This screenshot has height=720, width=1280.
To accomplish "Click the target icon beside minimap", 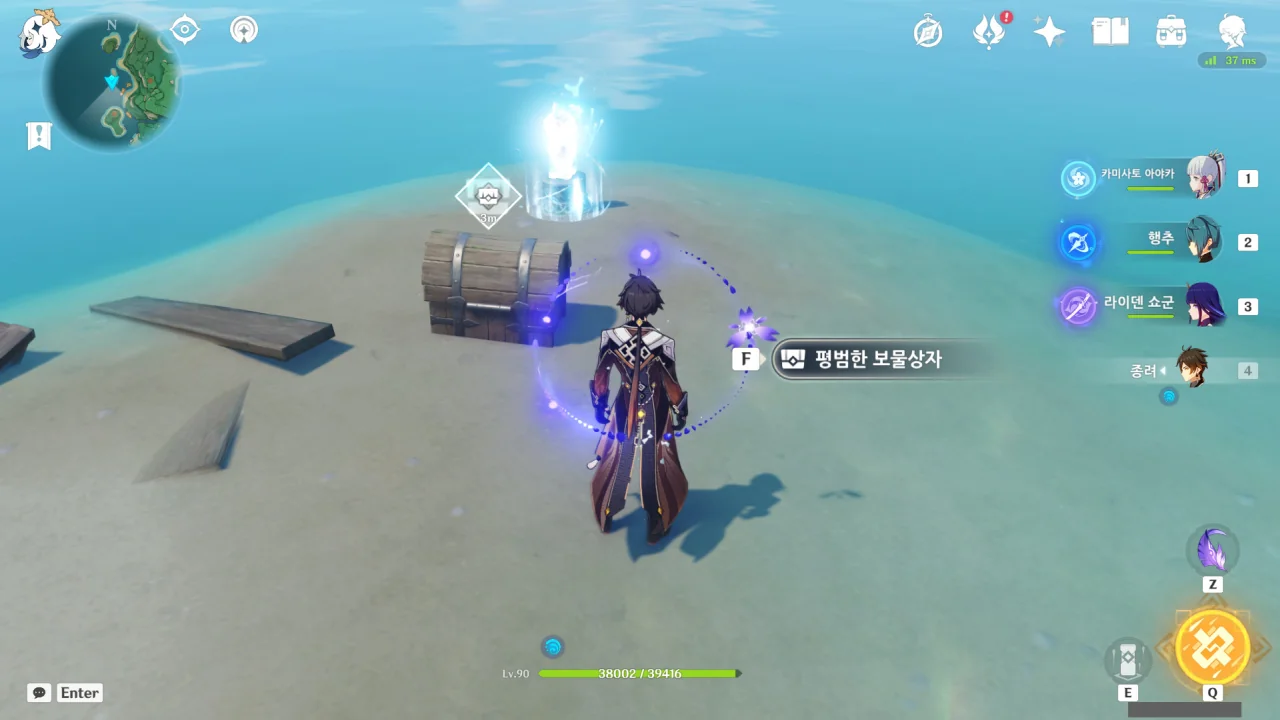I will coord(185,30).
